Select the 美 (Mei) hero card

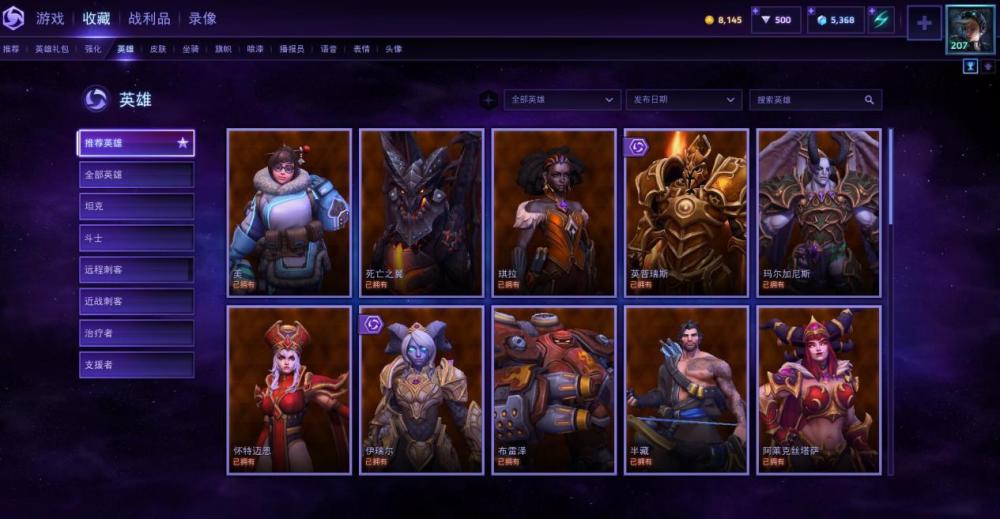pos(289,212)
